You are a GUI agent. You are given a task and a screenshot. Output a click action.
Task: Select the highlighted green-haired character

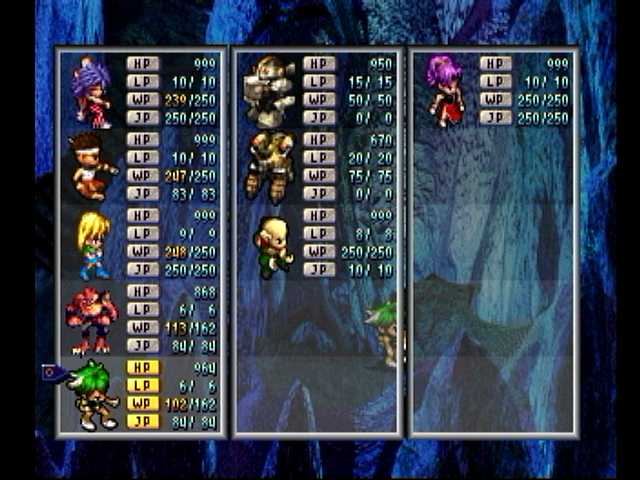coord(94,395)
